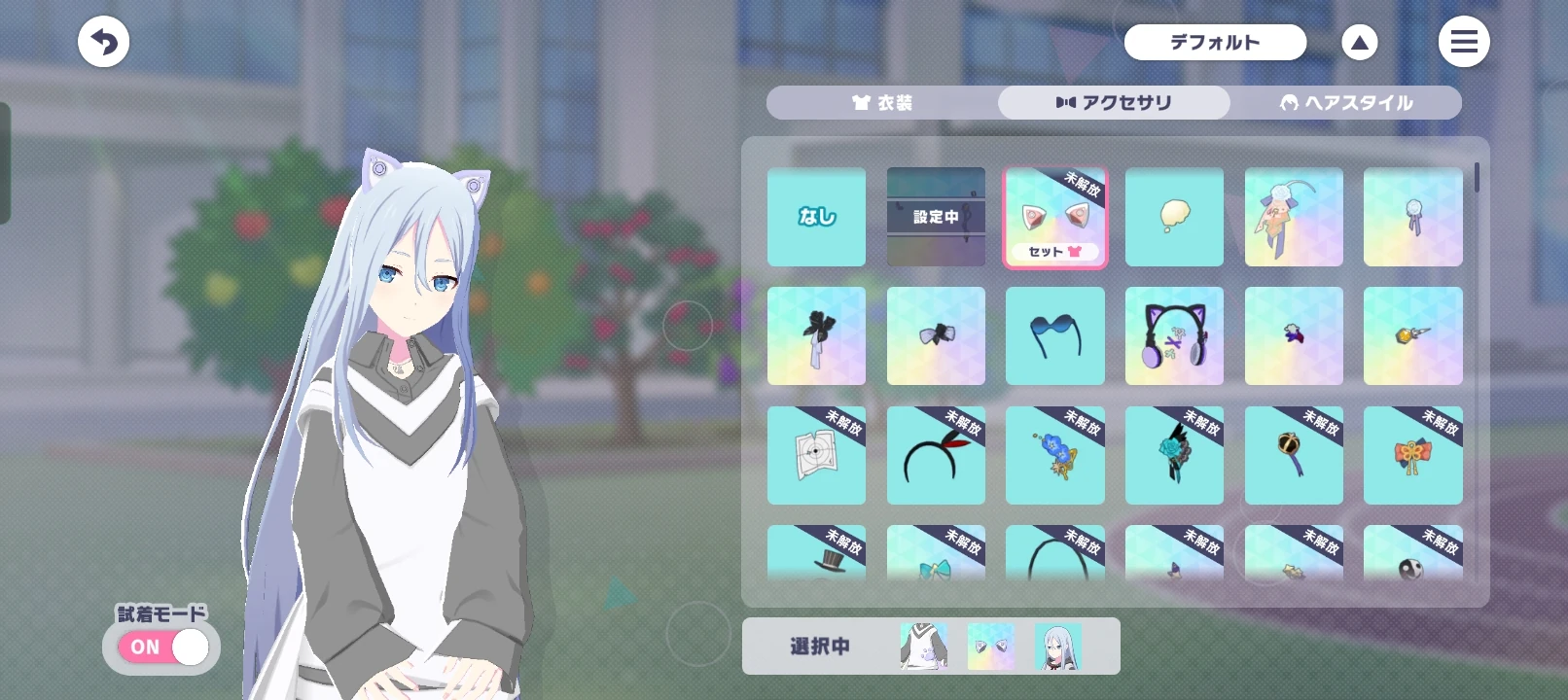Choose the blue sunglasses accessory
The width and height of the screenshot is (1568, 700).
tap(1055, 335)
